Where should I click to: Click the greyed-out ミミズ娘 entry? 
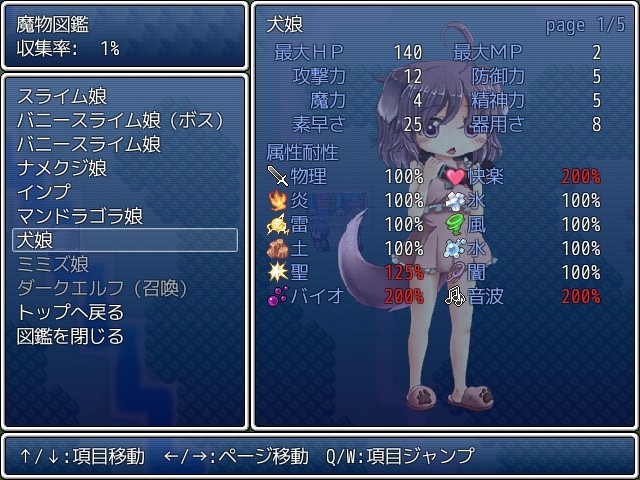(x=53, y=264)
